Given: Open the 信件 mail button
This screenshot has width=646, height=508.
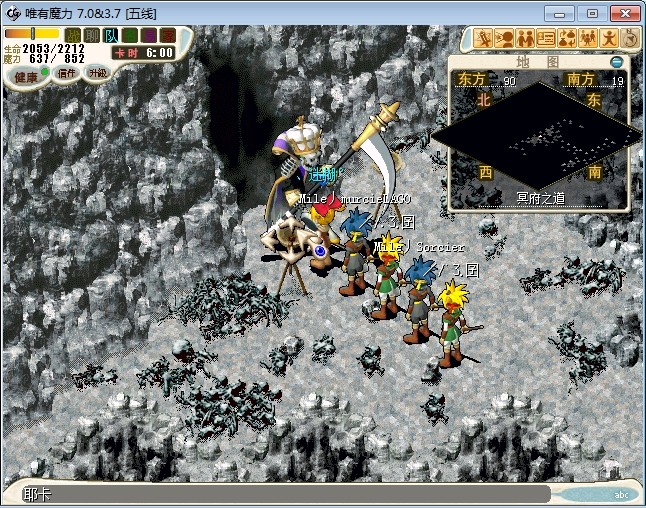Looking at the screenshot, I should pyautogui.click(x=67, y=73).
